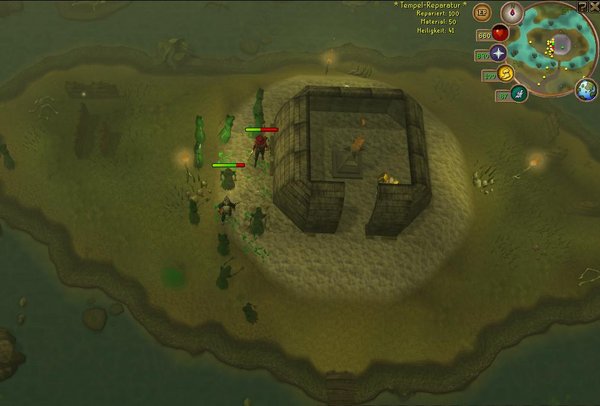Click the yellow summoning orb
Image resolution: width=600 pixels, height=406 pixels.
[505, 74]
